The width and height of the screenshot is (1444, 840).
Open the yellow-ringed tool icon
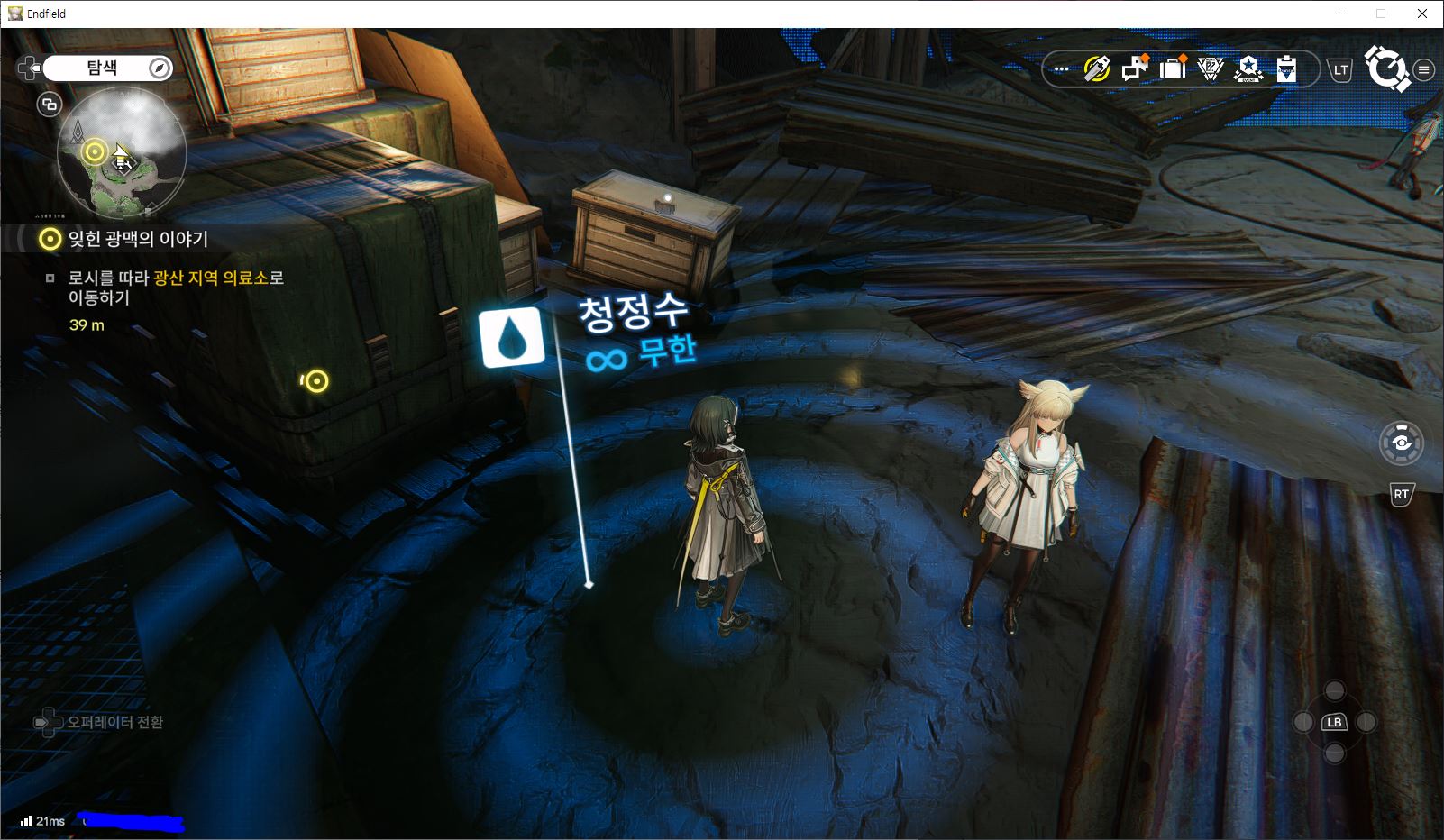(1096, 69)
